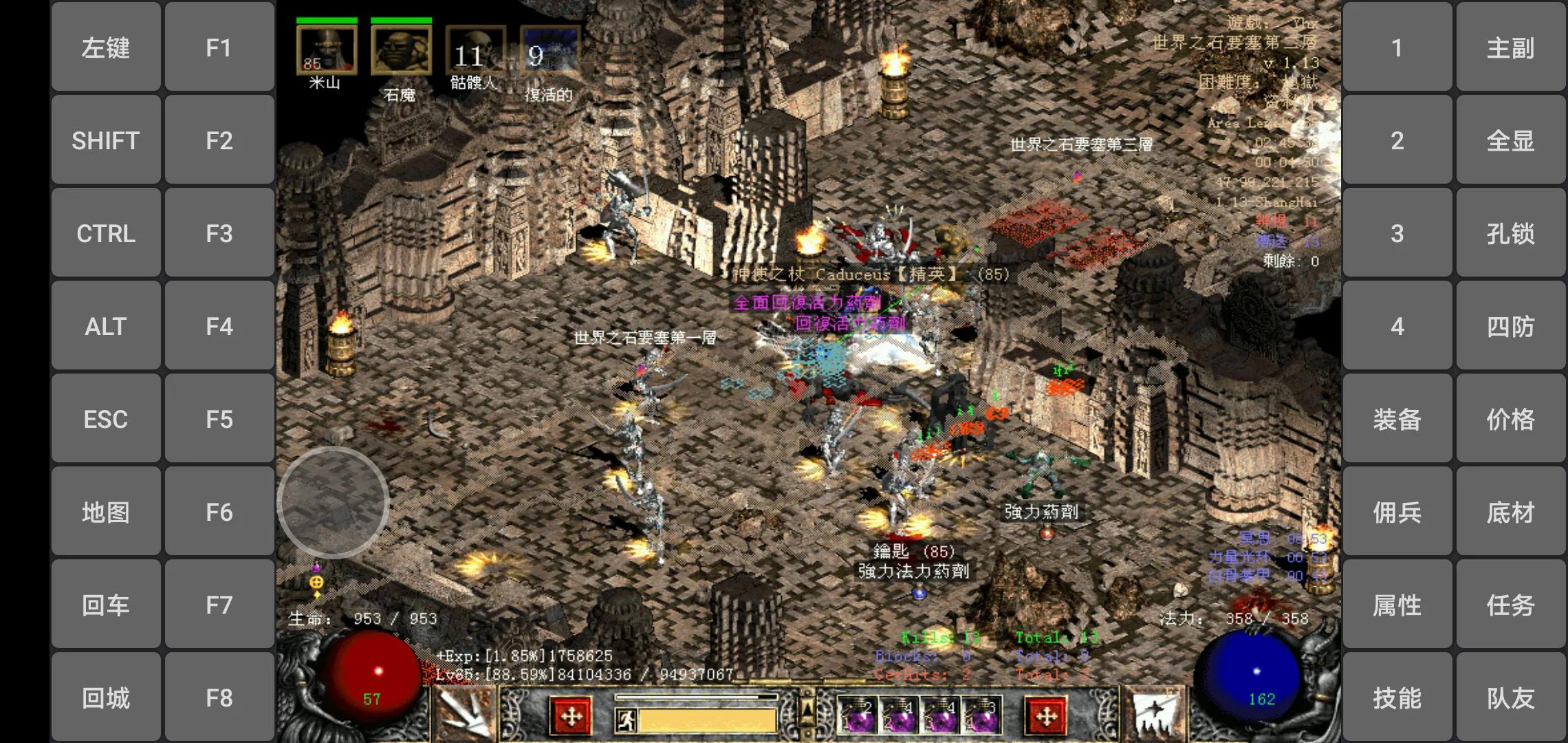Open the 技能 skills panel
The width and height of the screenshot is (1568, 743).
pyautogui.click(x=1397, y=698)
